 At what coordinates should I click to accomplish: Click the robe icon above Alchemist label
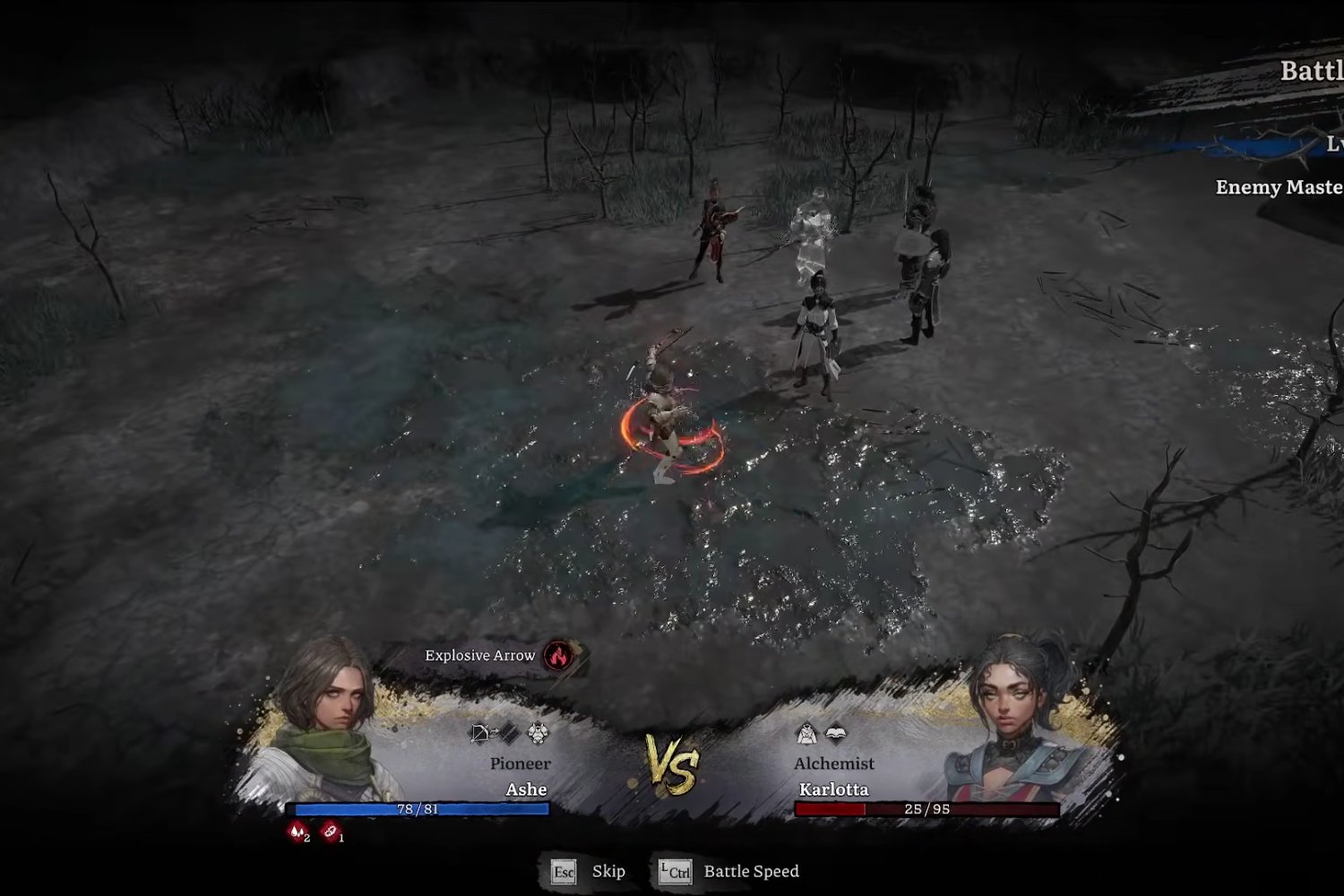click(x=806, y=733)
